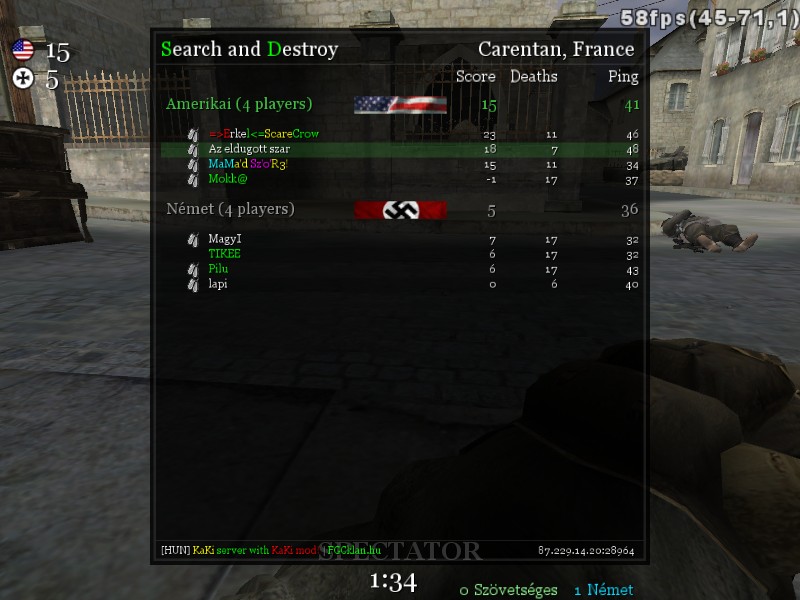Image resolution: width=800 pixels, height=600 pixels.
Task: Select the MagyI player row
Action: pos(225,239)
